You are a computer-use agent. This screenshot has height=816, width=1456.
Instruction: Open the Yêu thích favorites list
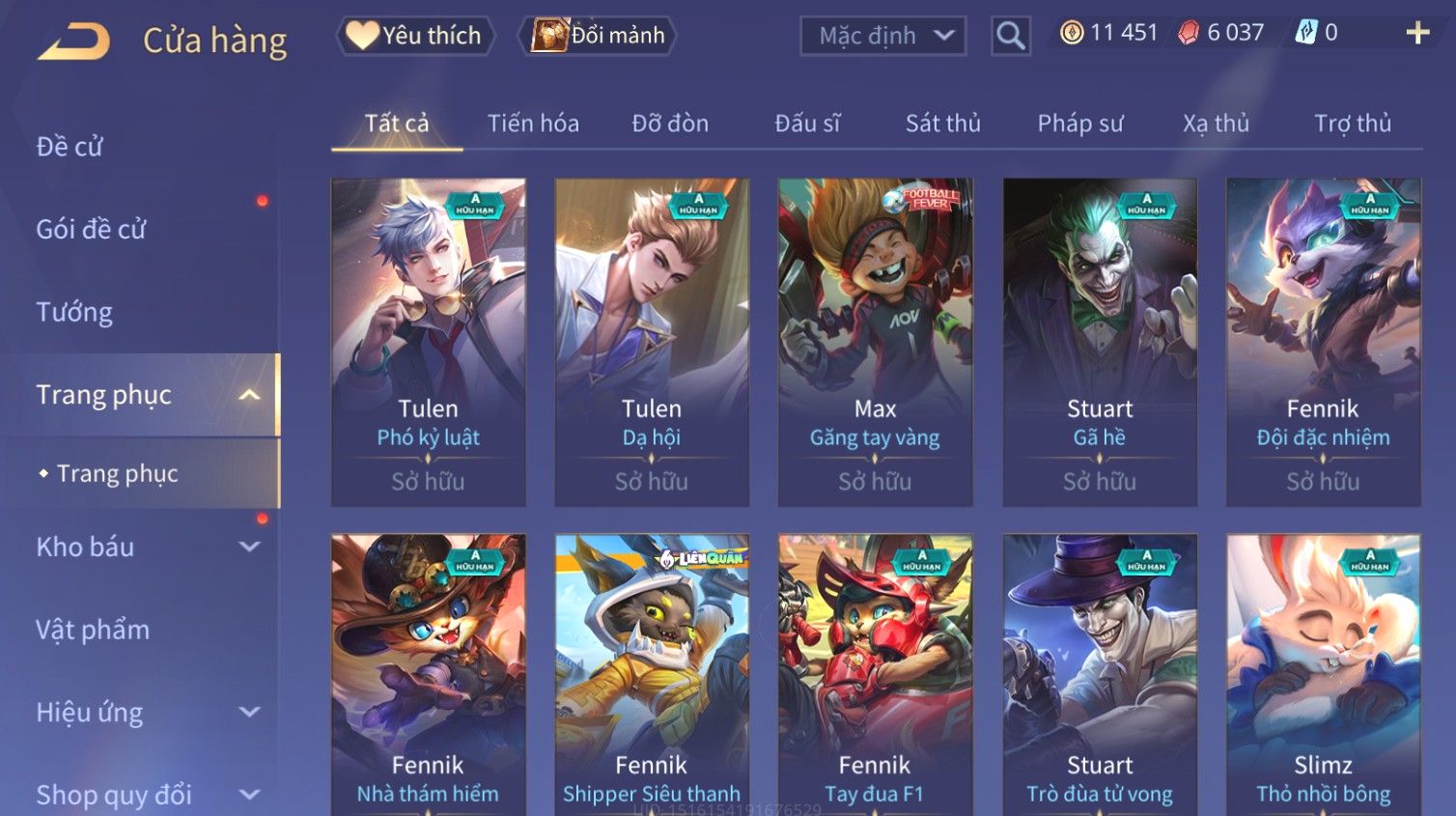pos(415,36)
